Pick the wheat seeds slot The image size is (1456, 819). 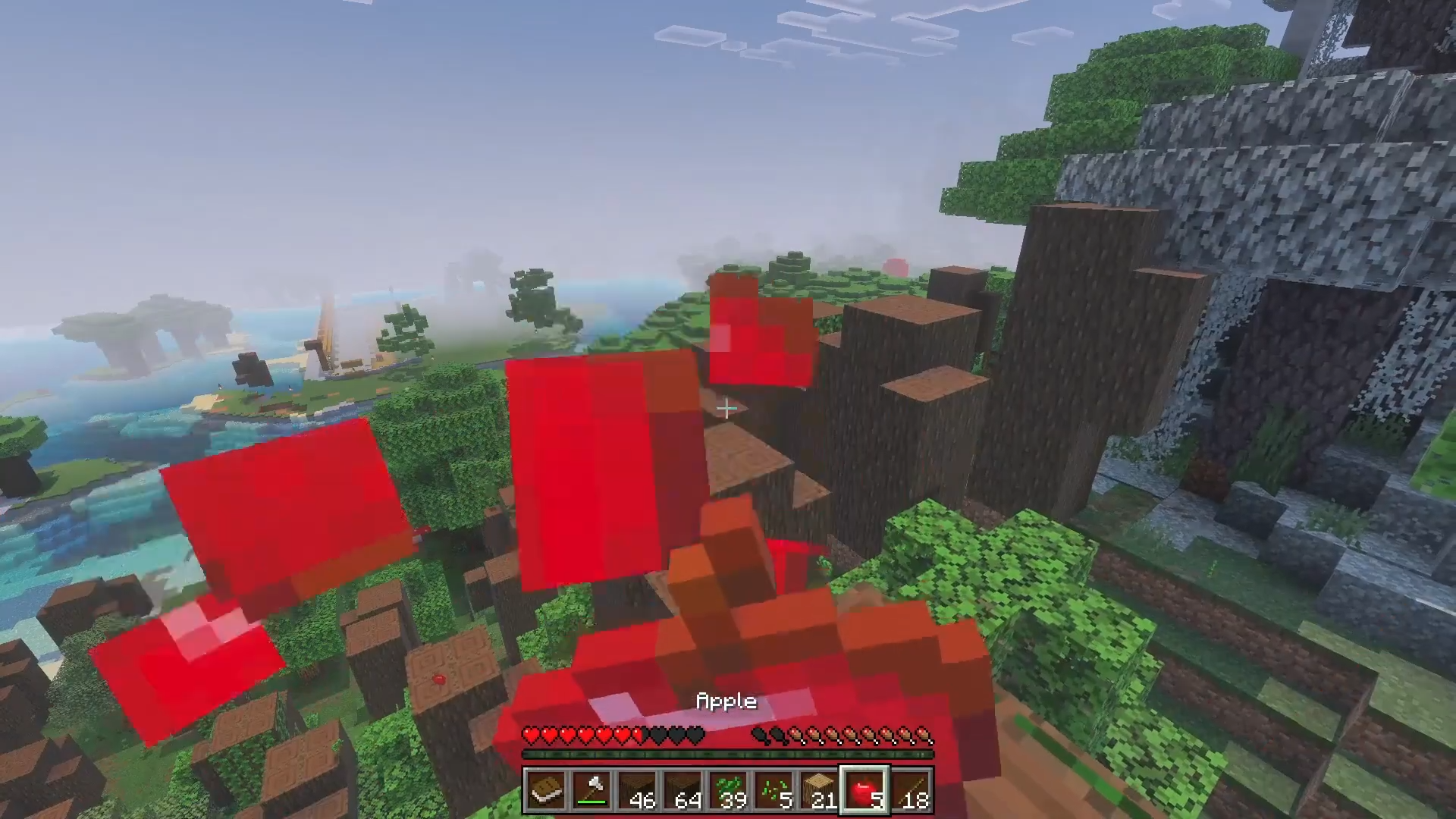(x=773, y=791)
